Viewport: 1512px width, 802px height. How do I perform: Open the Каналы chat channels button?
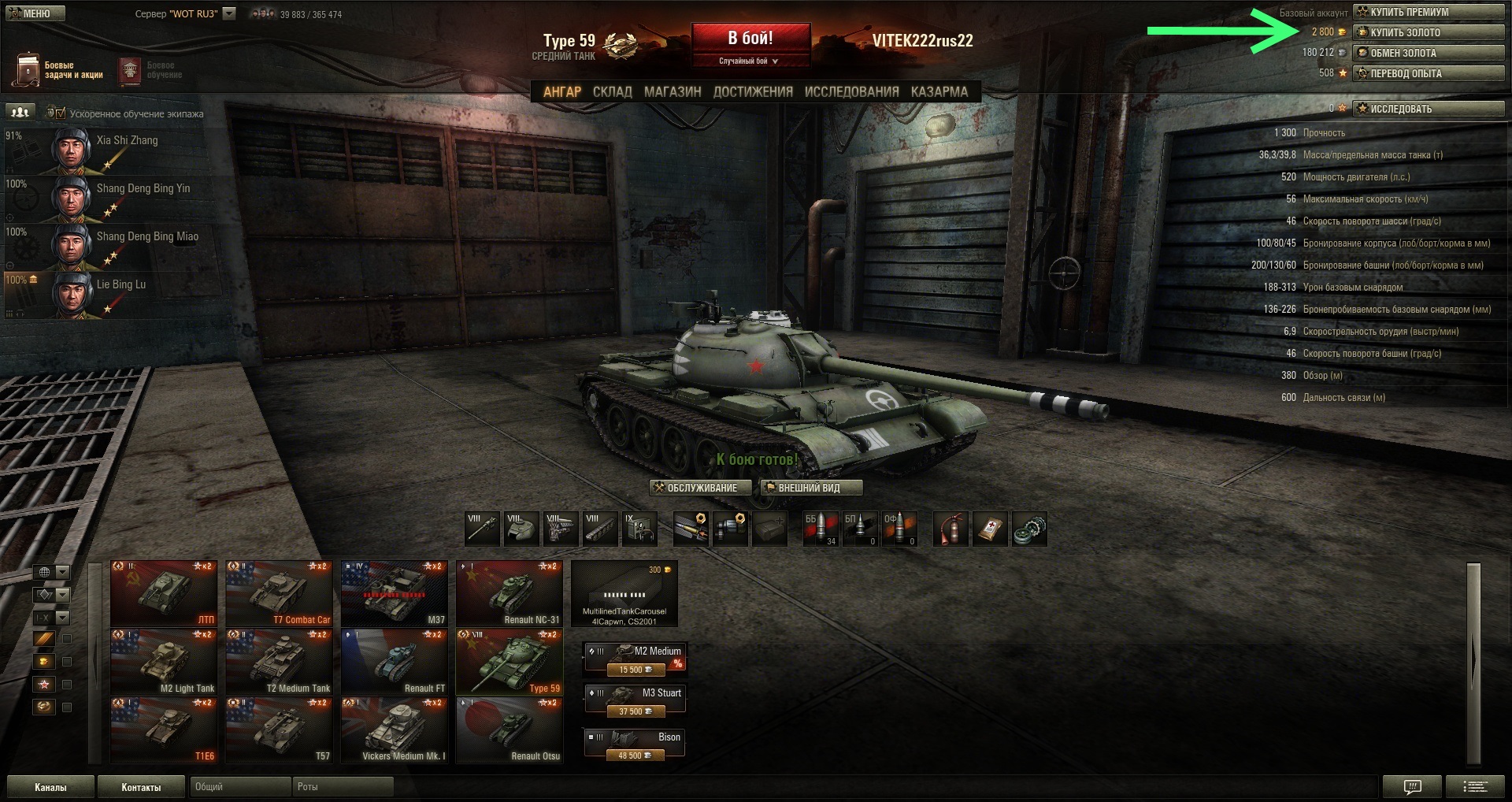tap(50, 787)
